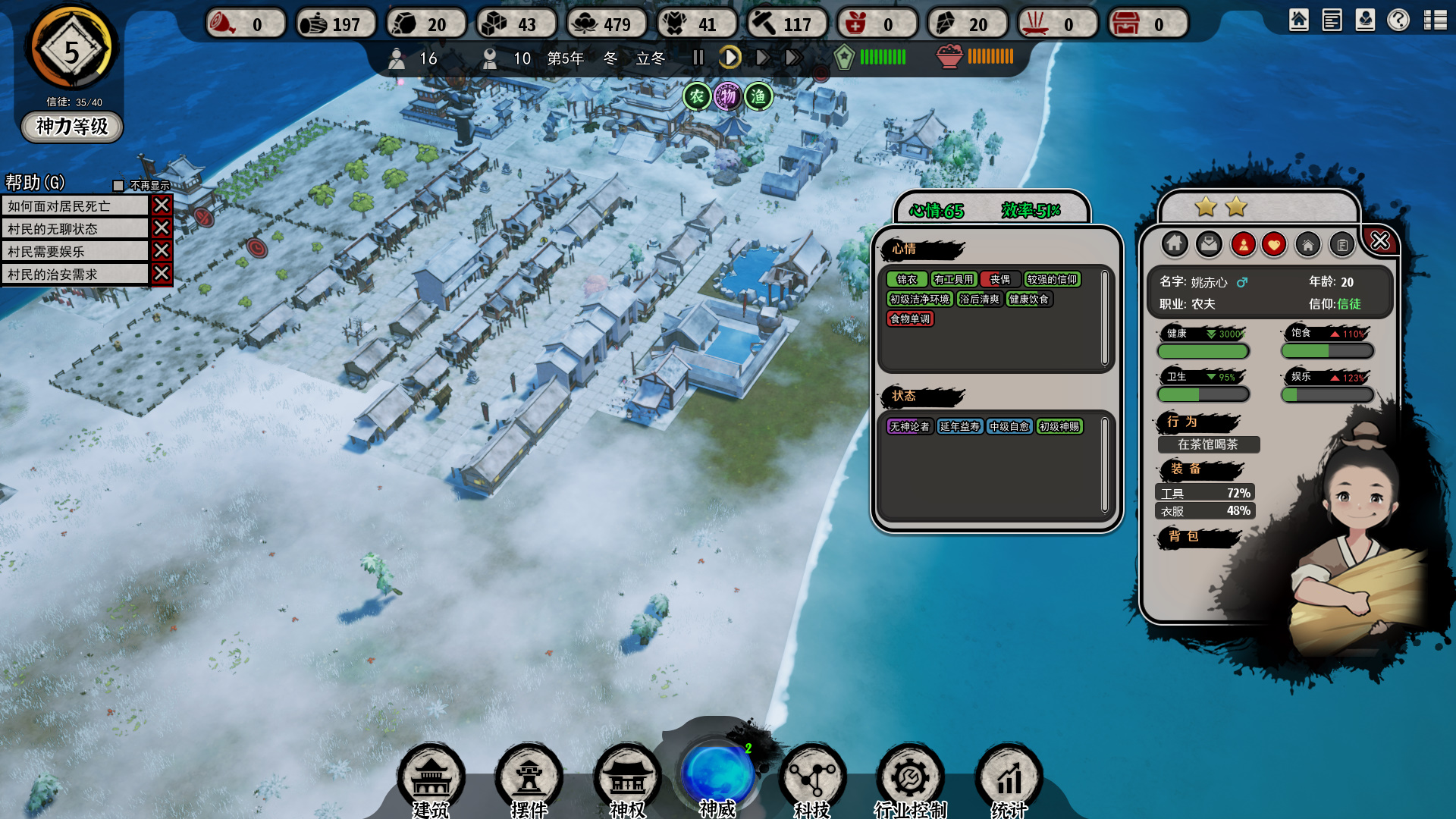
Task: Open 行业控制 industry control
Action: (910, 779)
